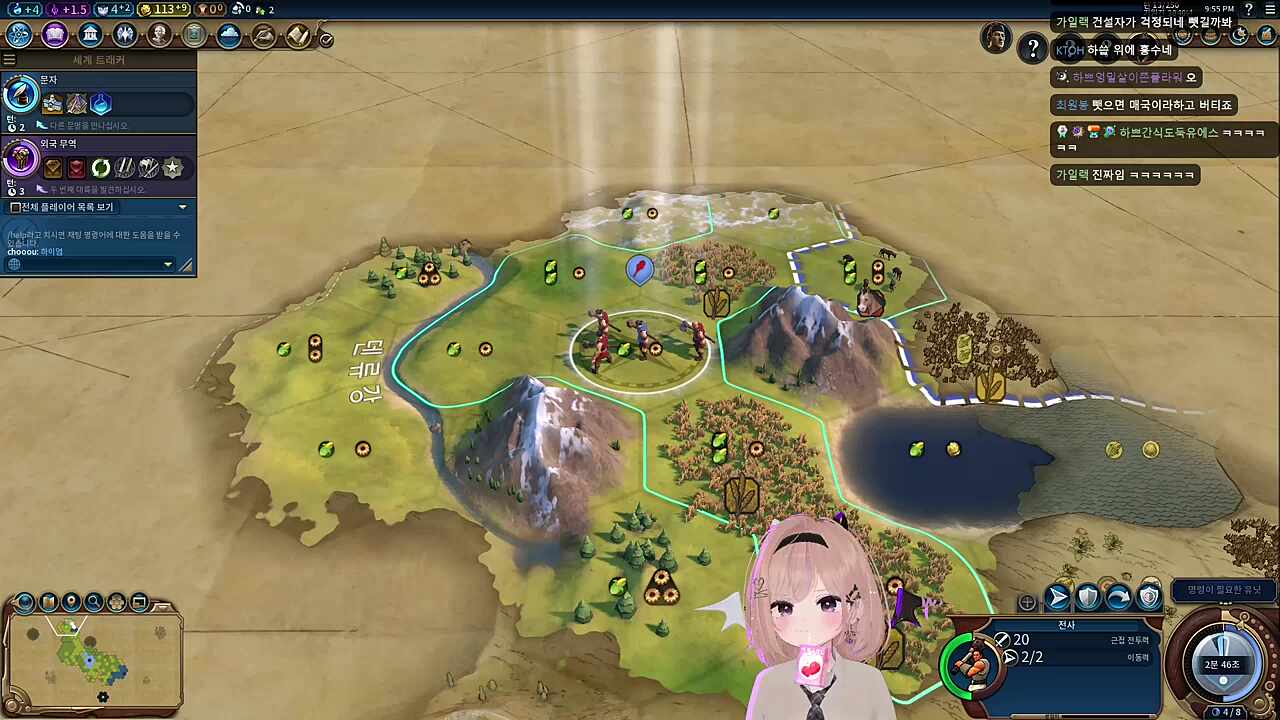Open the world tracker hamburger menu
Screen dimensions: 1280x720
click(9, 60)
